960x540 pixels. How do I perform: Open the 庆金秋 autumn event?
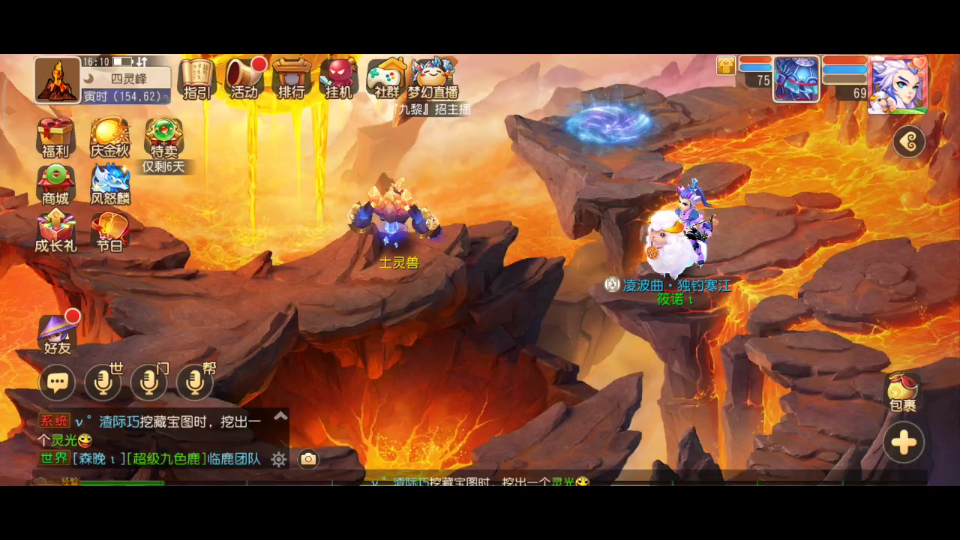[110, 137]
